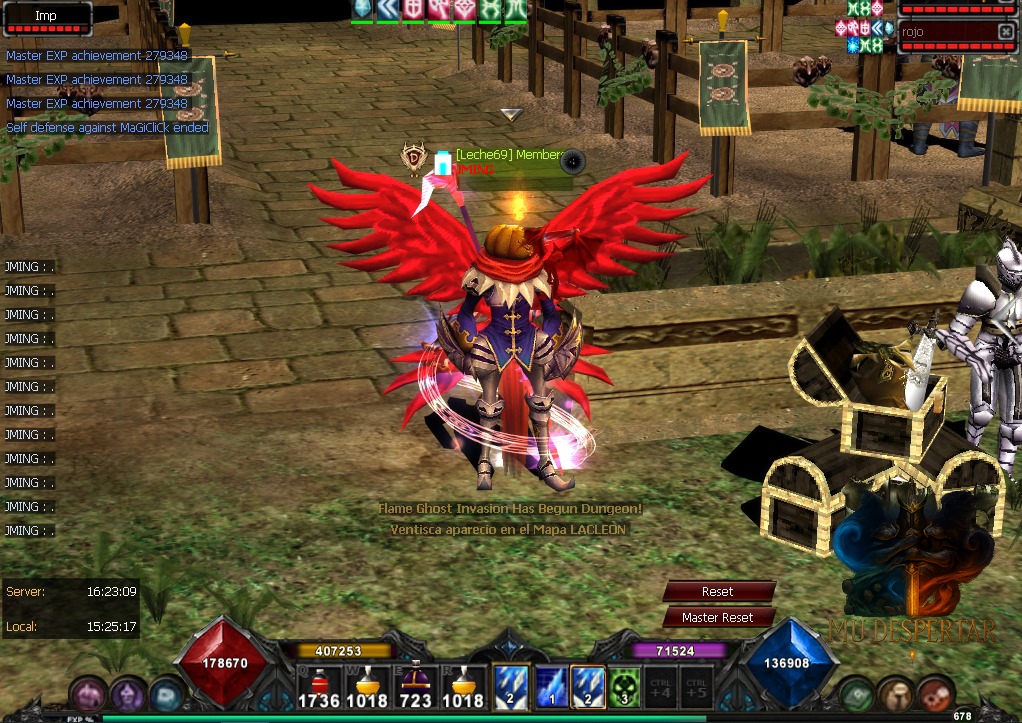Click the blue round menu icon beside the red orb

tap(166, 694)
